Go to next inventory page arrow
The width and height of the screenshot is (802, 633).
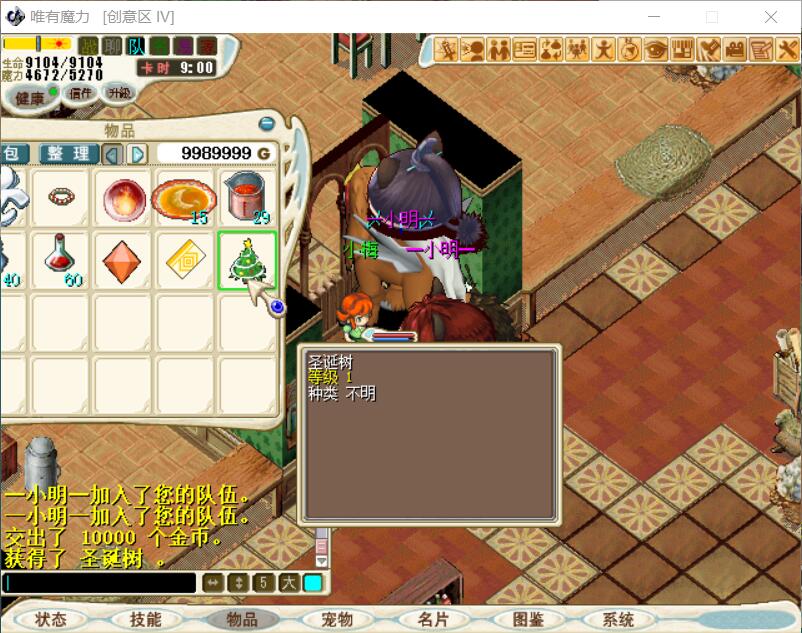138,154
